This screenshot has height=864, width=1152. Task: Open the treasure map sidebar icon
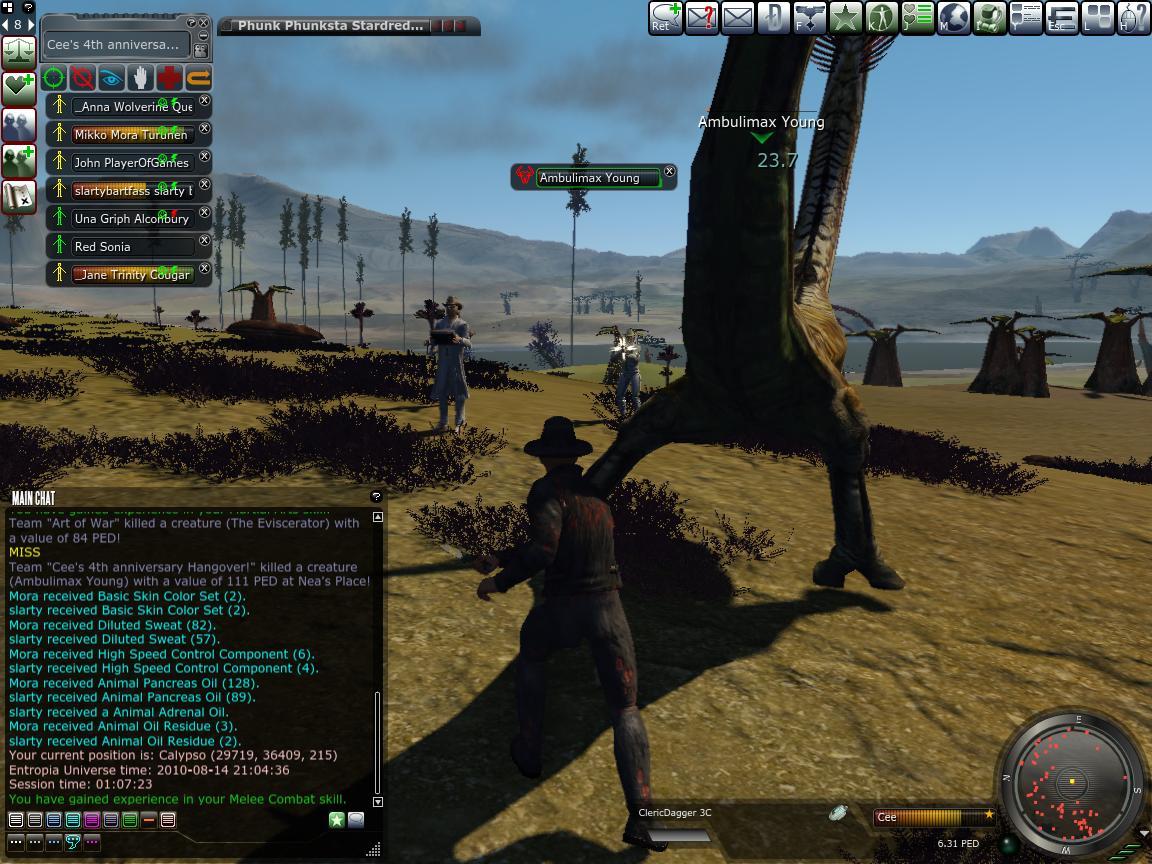(19, 197)
